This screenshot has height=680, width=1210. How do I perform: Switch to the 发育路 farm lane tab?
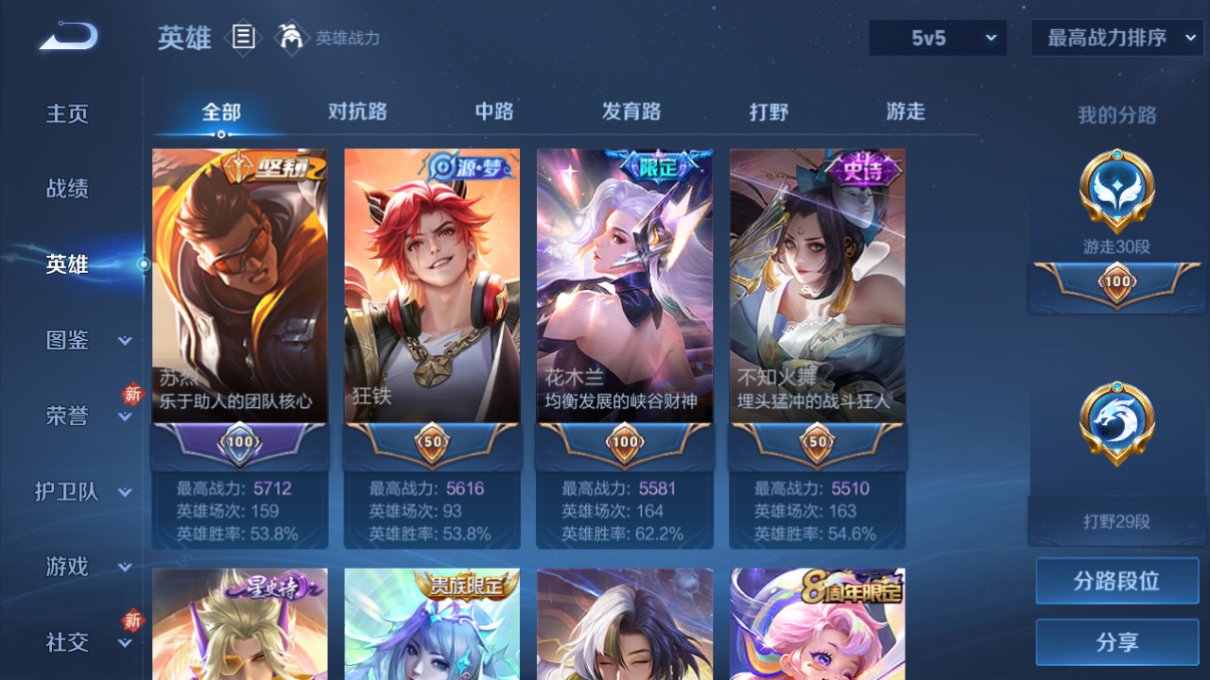[631, 112]
